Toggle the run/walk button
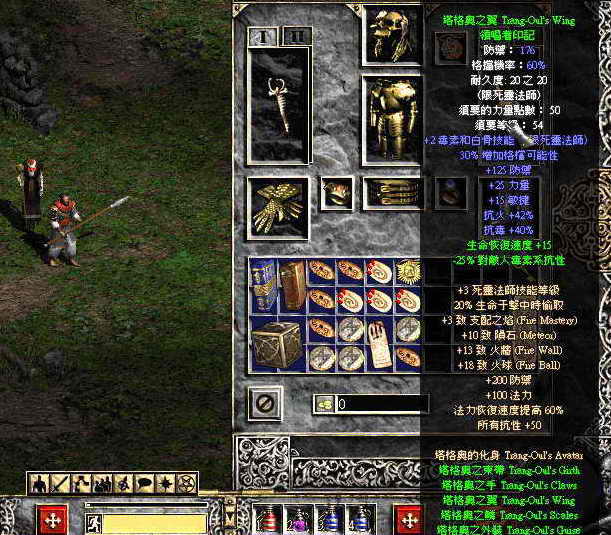Screen dimensions: 611x535 click(91, 522)
